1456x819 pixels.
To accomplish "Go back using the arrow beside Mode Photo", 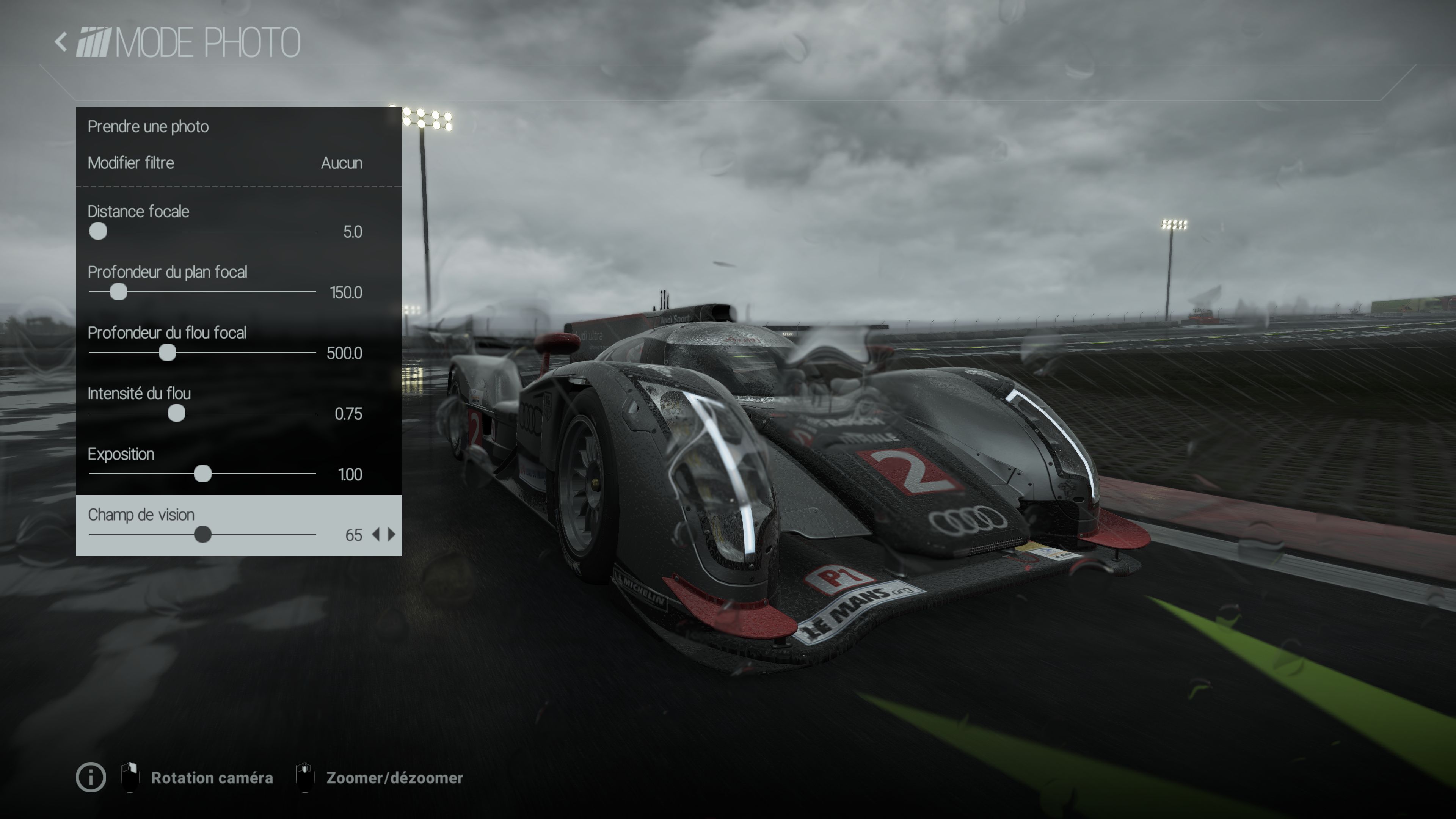I will click(61, 42).
